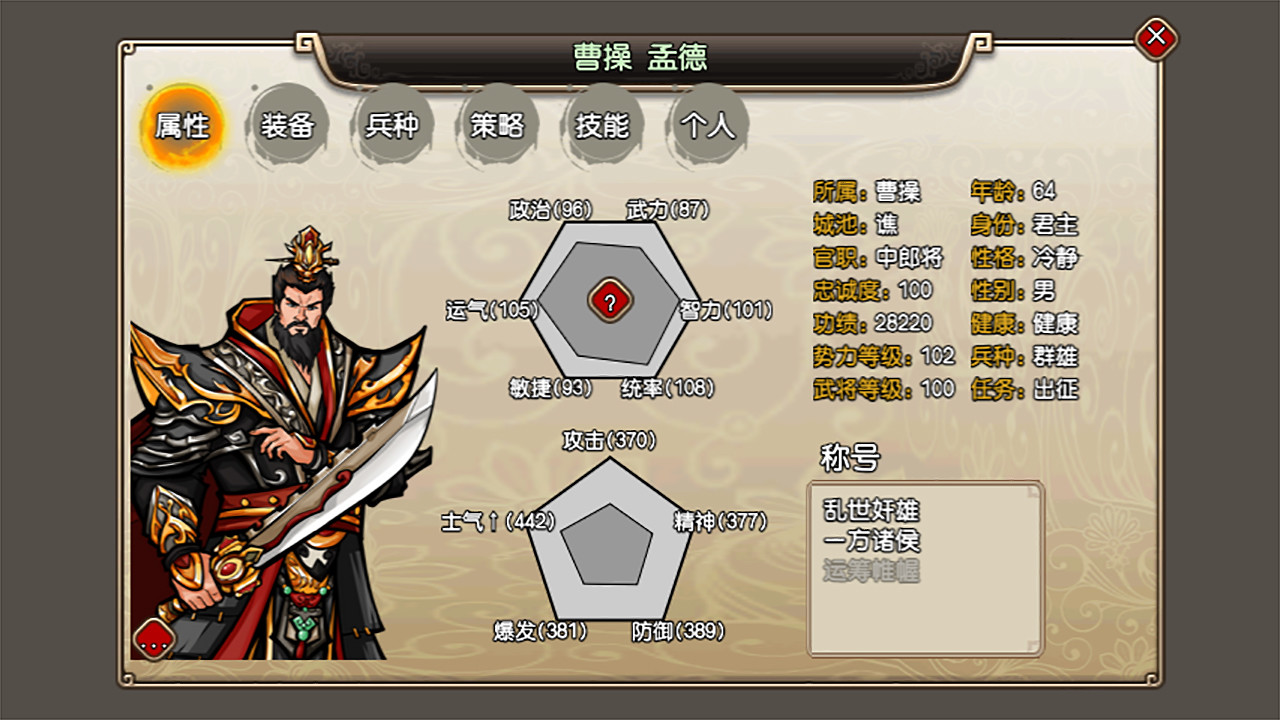Click the 士气(442) stat on the pentagon chart

[x=496, y=522]
